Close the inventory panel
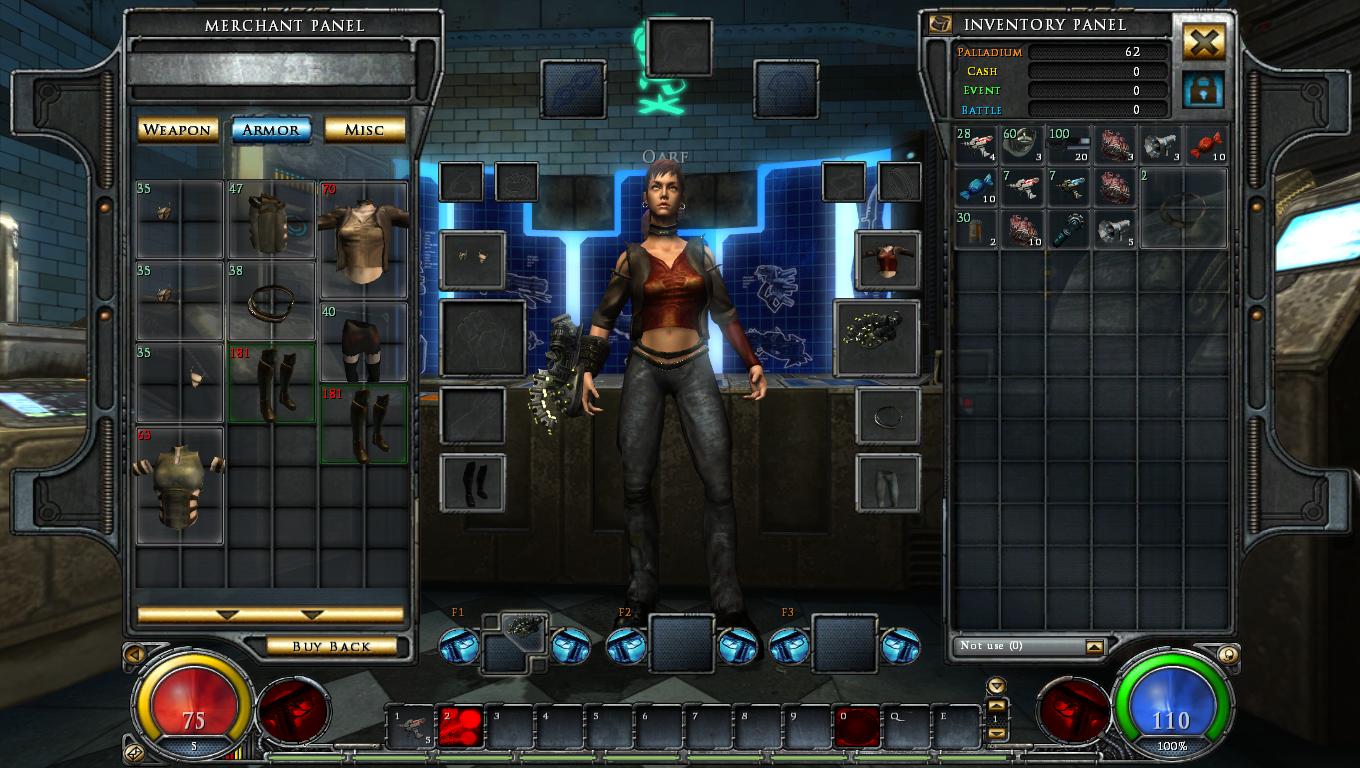 click(x=1204, y=42)
